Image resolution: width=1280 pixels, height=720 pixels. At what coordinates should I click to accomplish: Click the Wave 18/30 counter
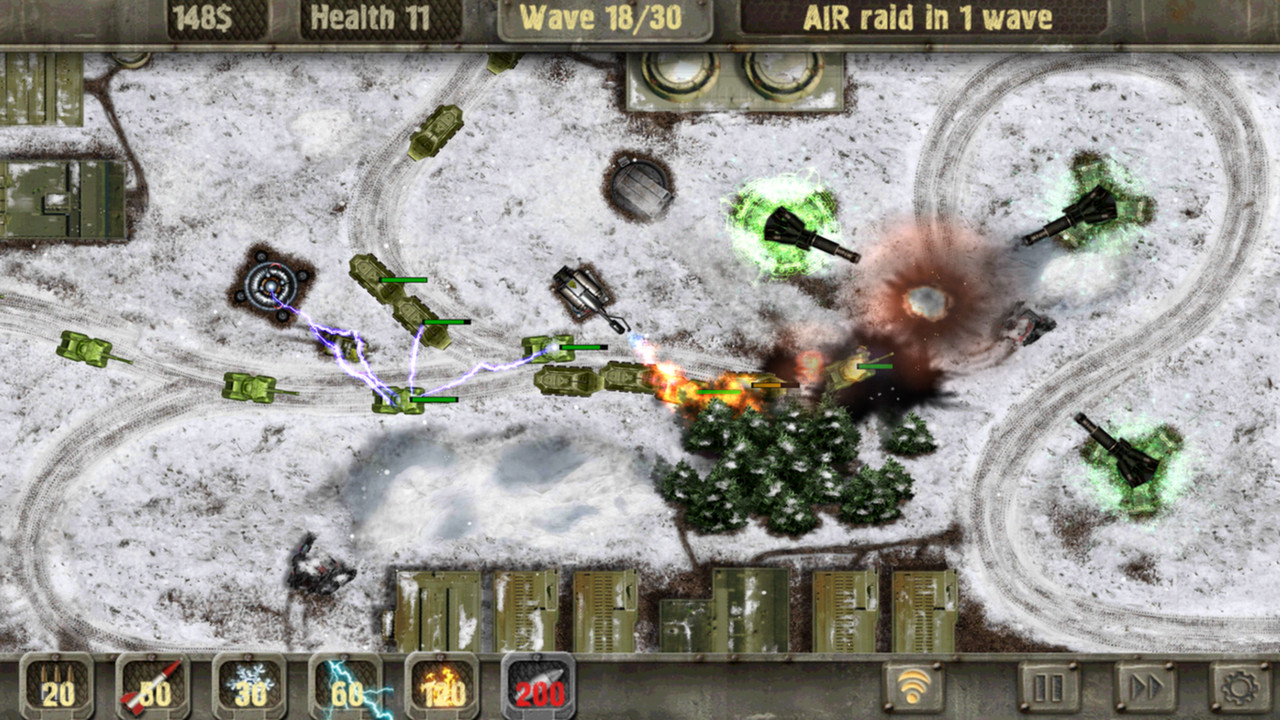point(601,17)
